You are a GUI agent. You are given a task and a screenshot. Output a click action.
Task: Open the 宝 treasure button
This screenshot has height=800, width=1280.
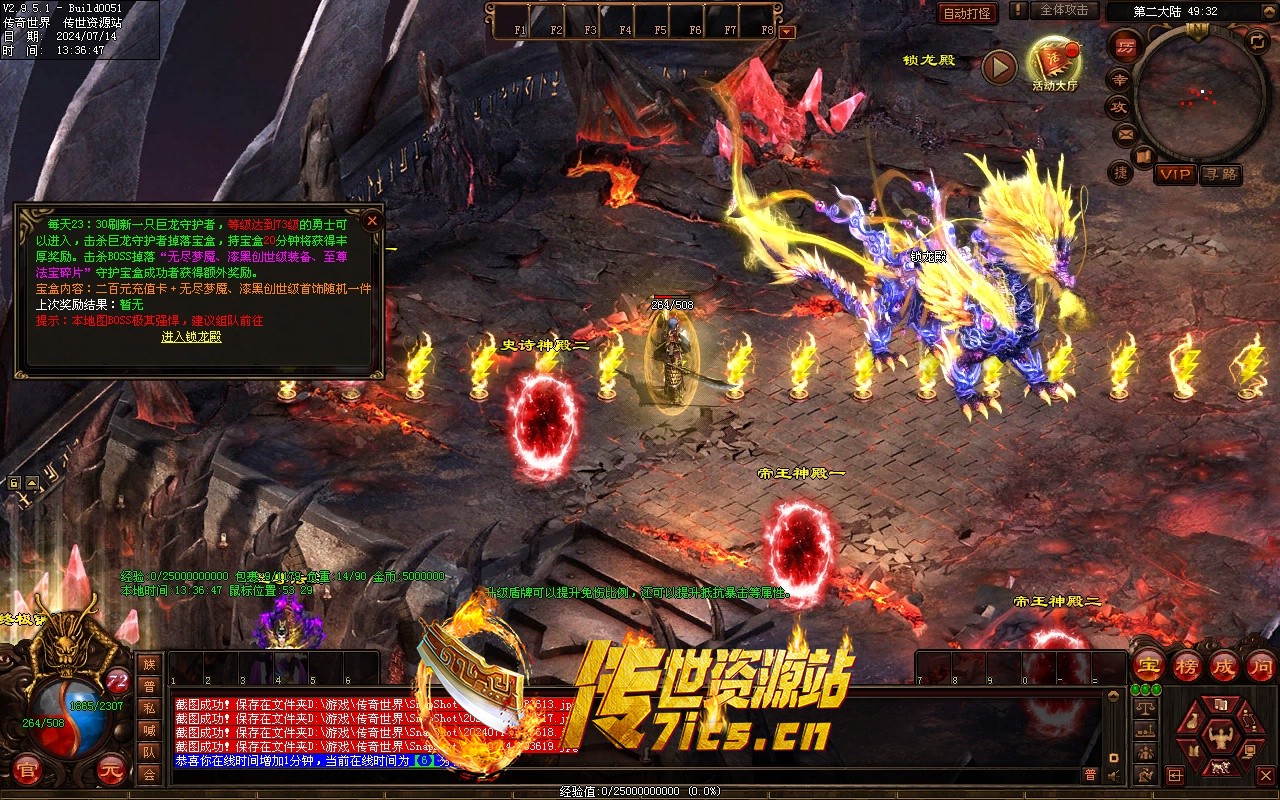pos(1148,665)
